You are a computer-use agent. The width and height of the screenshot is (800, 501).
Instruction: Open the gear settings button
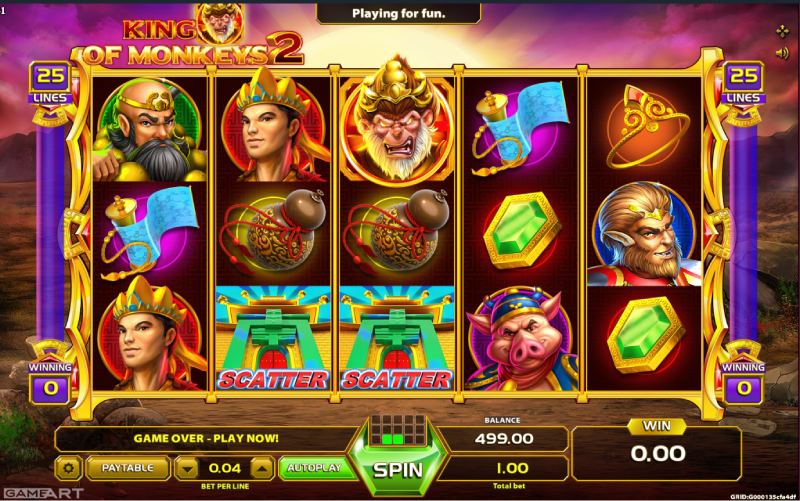click(x=68, y=467)
